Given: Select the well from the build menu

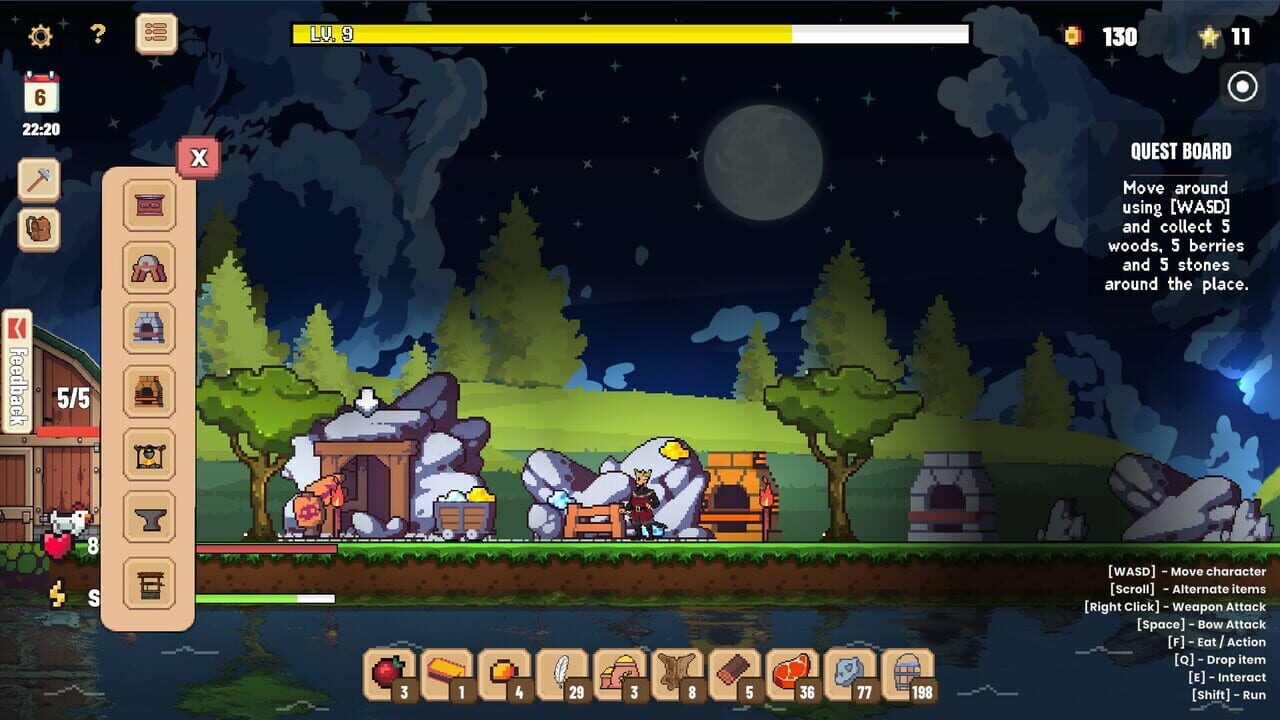Looking at the screenshot, I should tap(148, 577).
